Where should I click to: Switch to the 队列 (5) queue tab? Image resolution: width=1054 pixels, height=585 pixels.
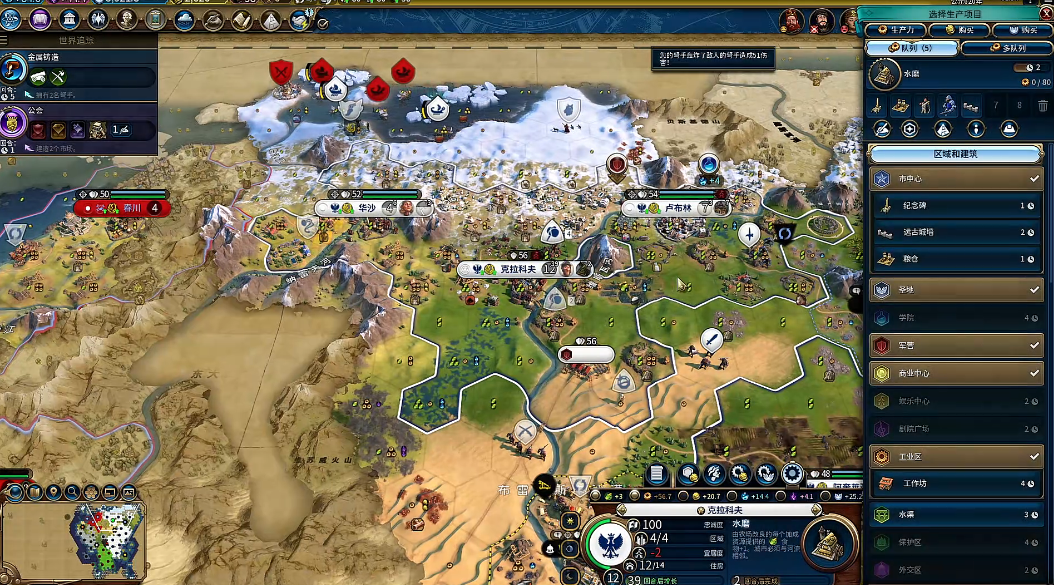[909, 47]
